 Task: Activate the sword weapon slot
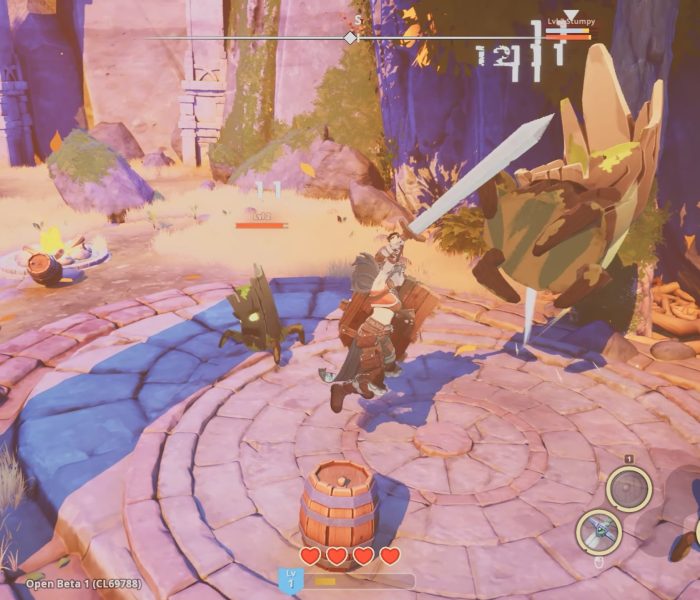[x=600, y=532]
